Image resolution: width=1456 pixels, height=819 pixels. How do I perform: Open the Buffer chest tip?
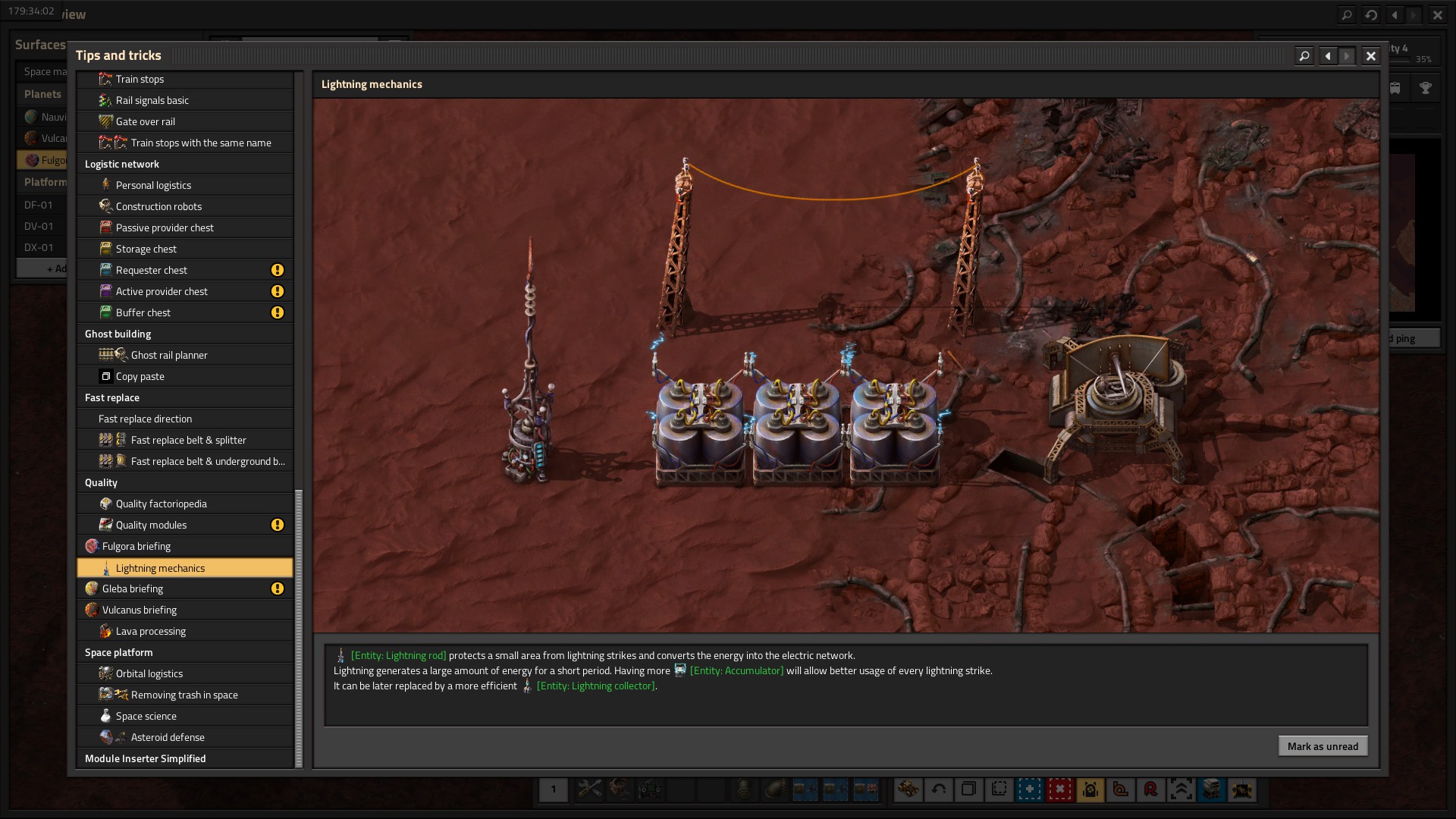pyautogui.click(x=143, y=312)
